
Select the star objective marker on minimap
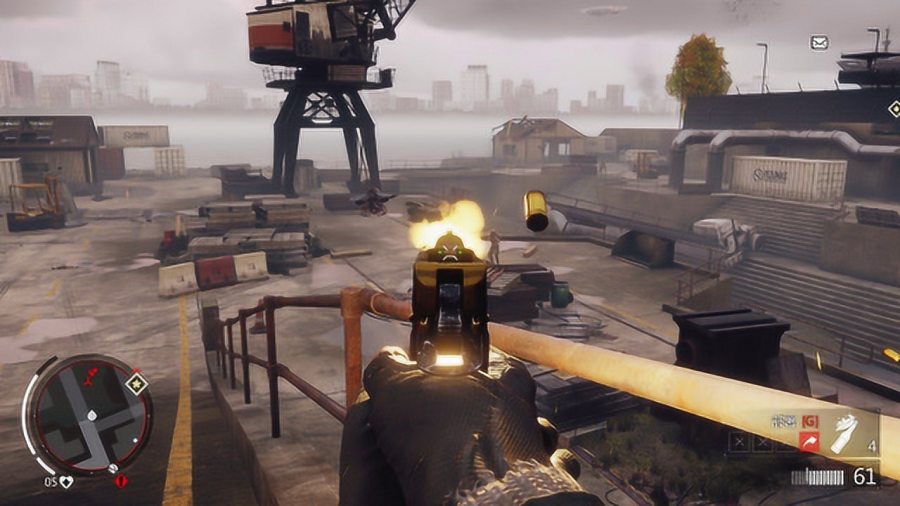136,383
